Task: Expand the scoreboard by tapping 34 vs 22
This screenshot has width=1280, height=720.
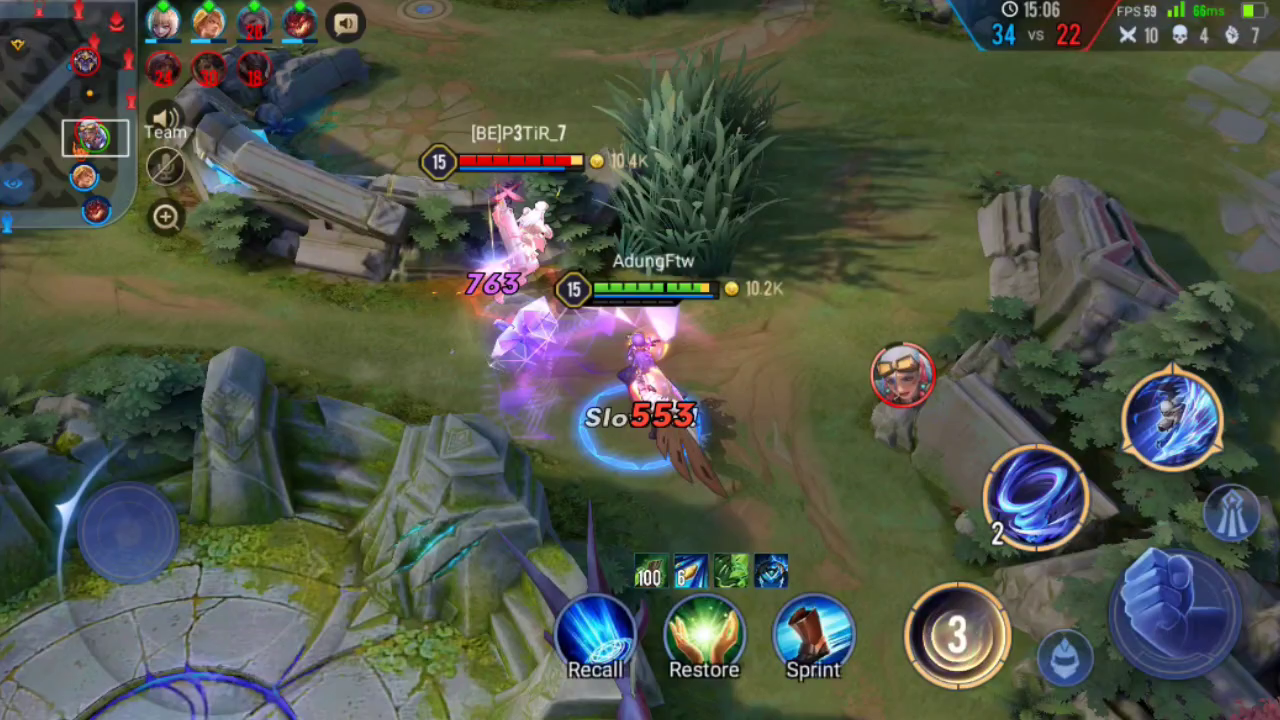Action: [x=1036, y=33]
